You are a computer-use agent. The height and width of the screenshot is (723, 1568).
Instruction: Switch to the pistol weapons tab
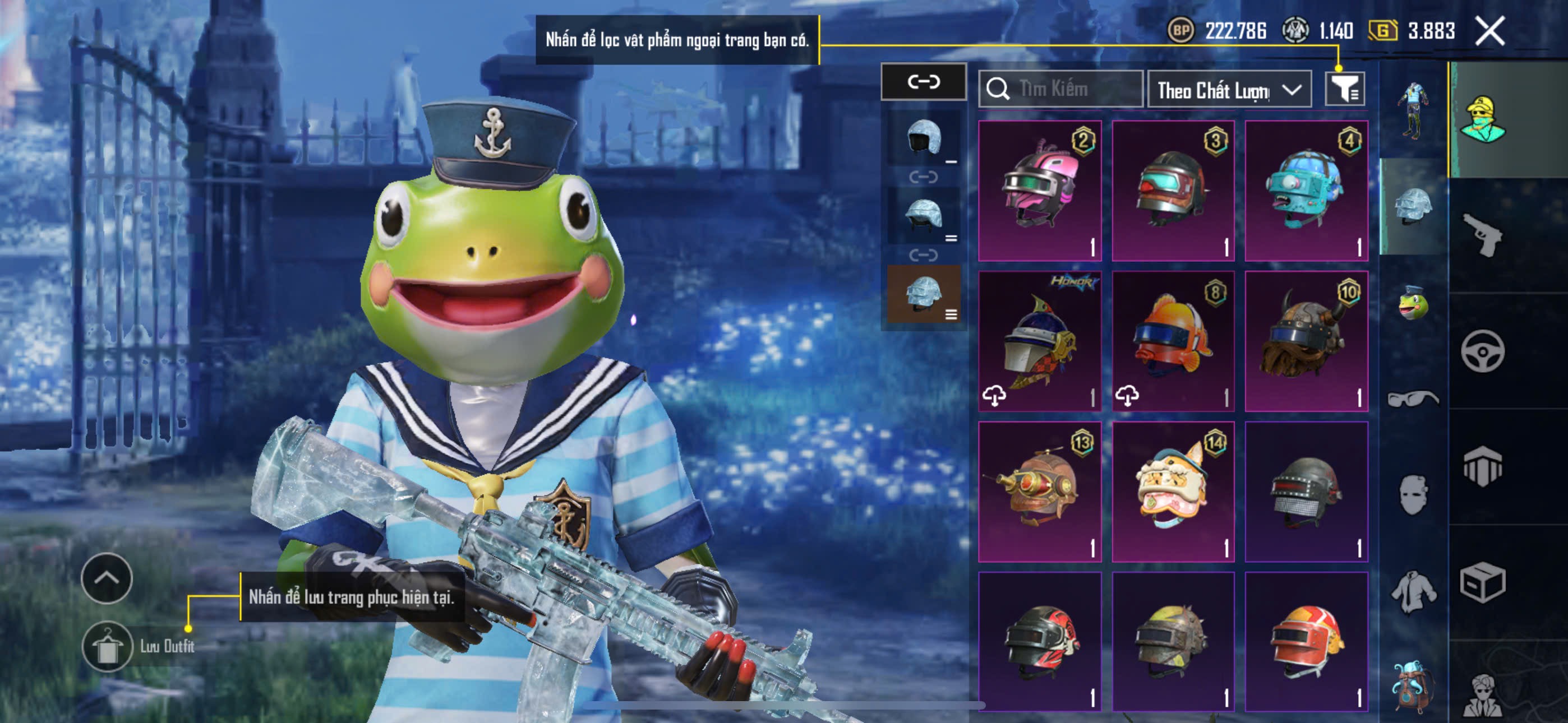[x=1482, y=235]
